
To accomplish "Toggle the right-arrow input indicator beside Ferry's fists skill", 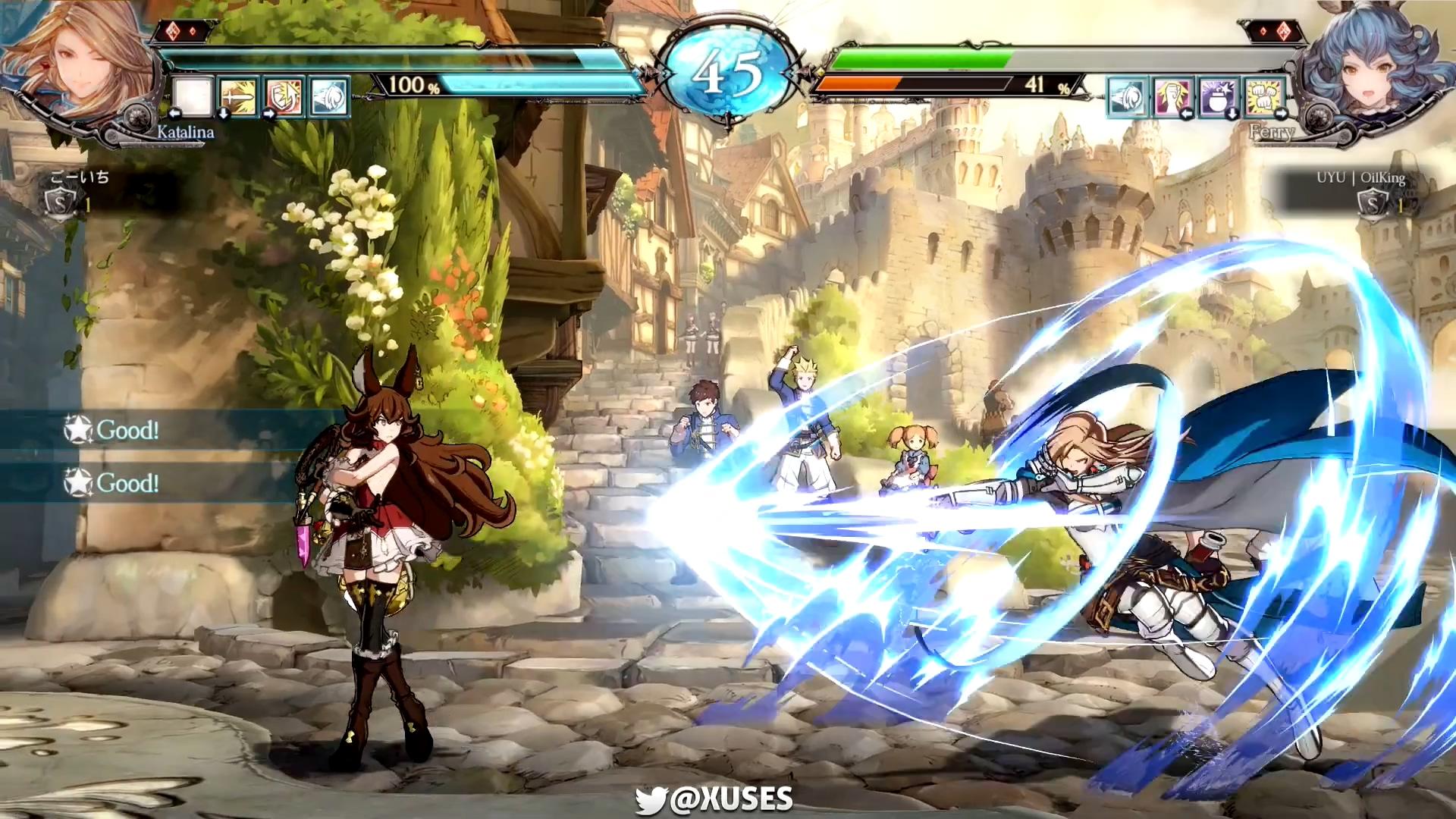I will tap(1279, 114).
